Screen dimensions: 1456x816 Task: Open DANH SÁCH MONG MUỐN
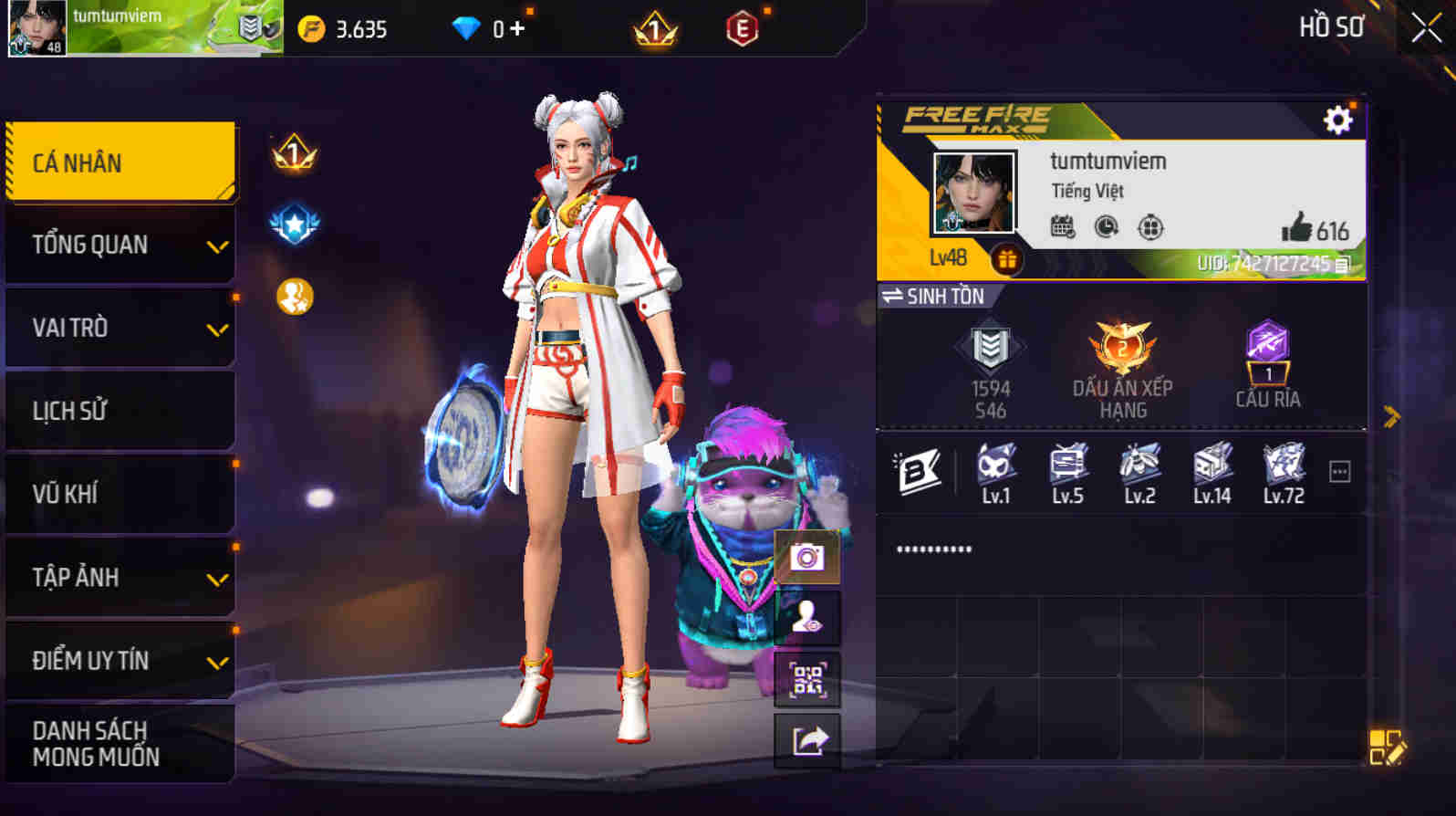(120, 741)
